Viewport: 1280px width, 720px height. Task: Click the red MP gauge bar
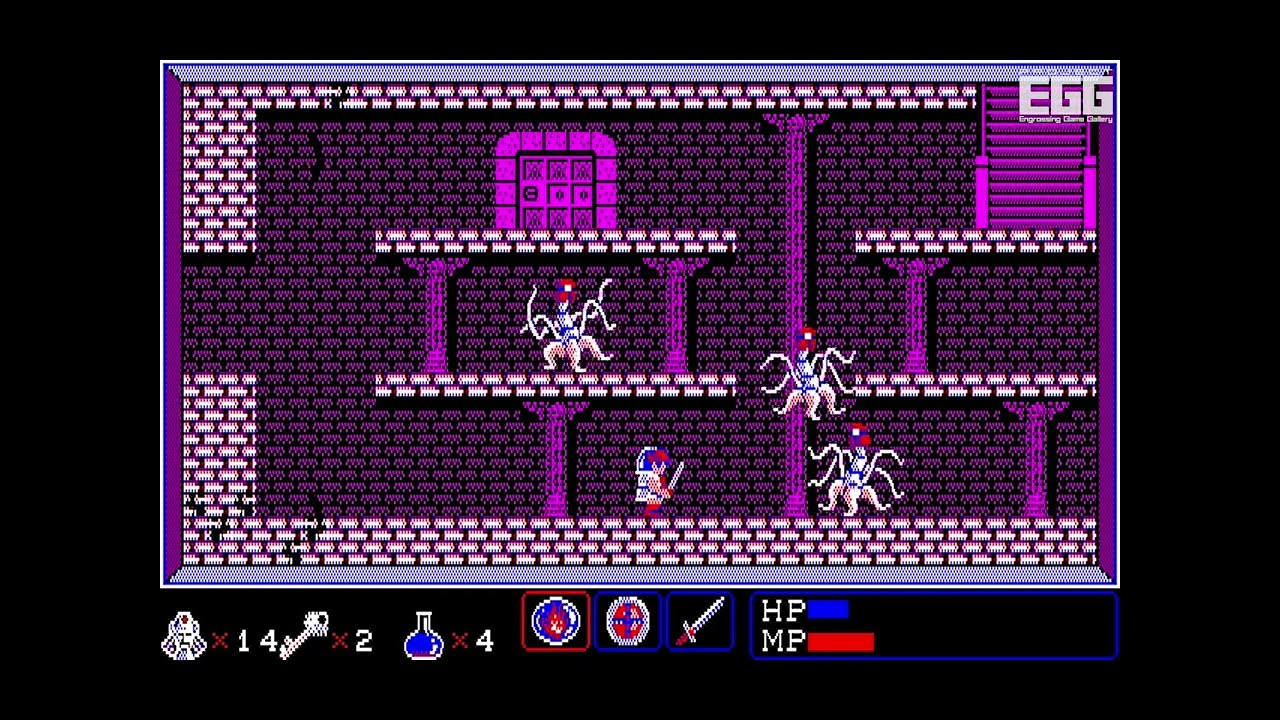click(x=840, y=643)
